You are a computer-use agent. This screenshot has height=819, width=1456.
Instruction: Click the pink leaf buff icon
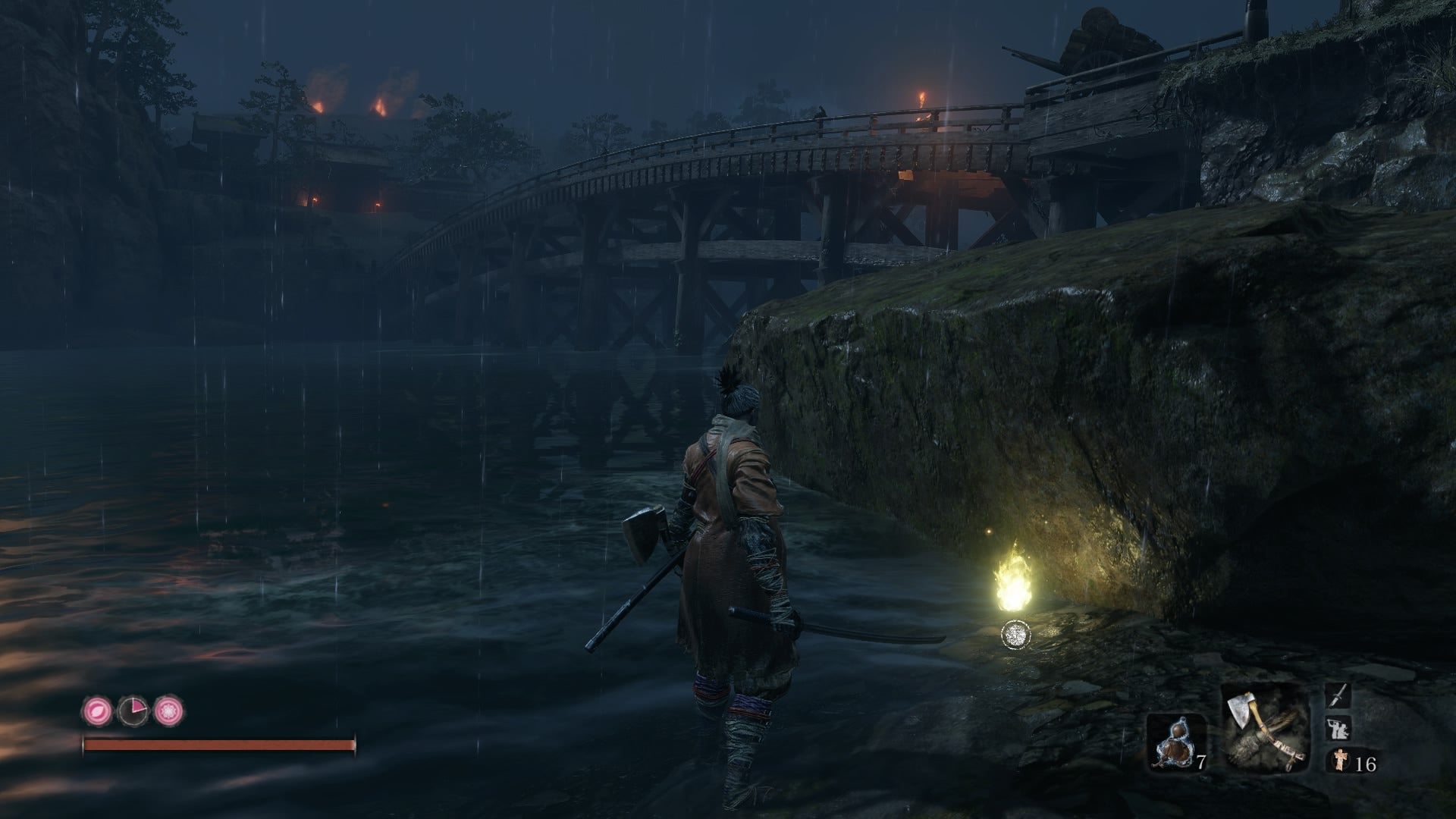(x=96, y=711)
